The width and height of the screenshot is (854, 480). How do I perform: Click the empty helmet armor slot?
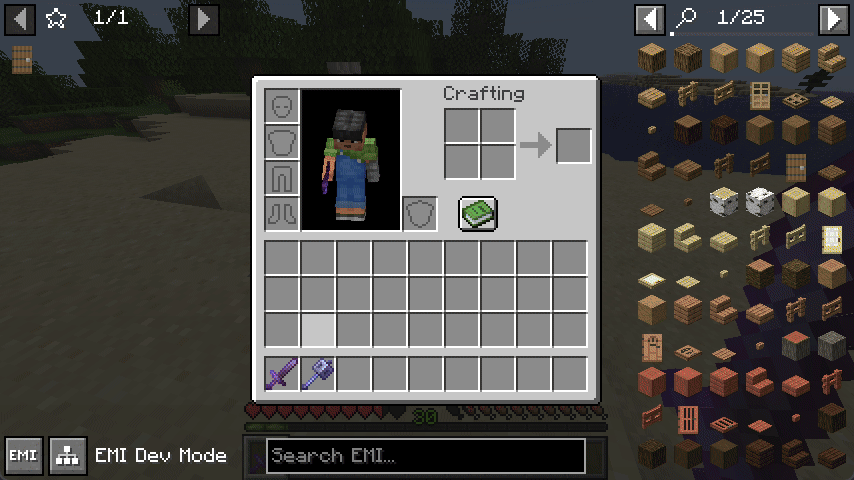[x=282, y=106]
